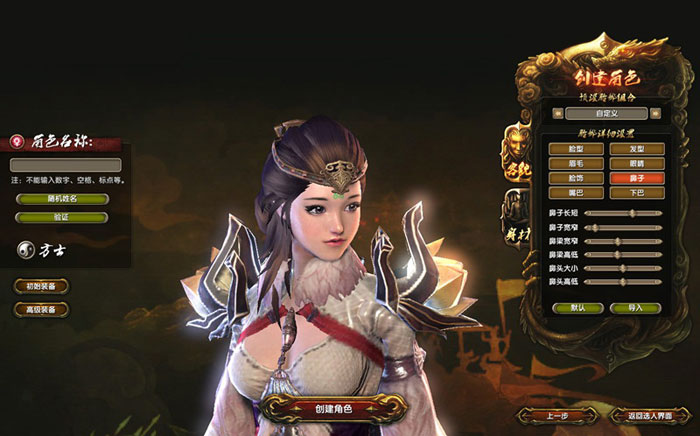Generate a random name with 随机姓名

point(61,199)
